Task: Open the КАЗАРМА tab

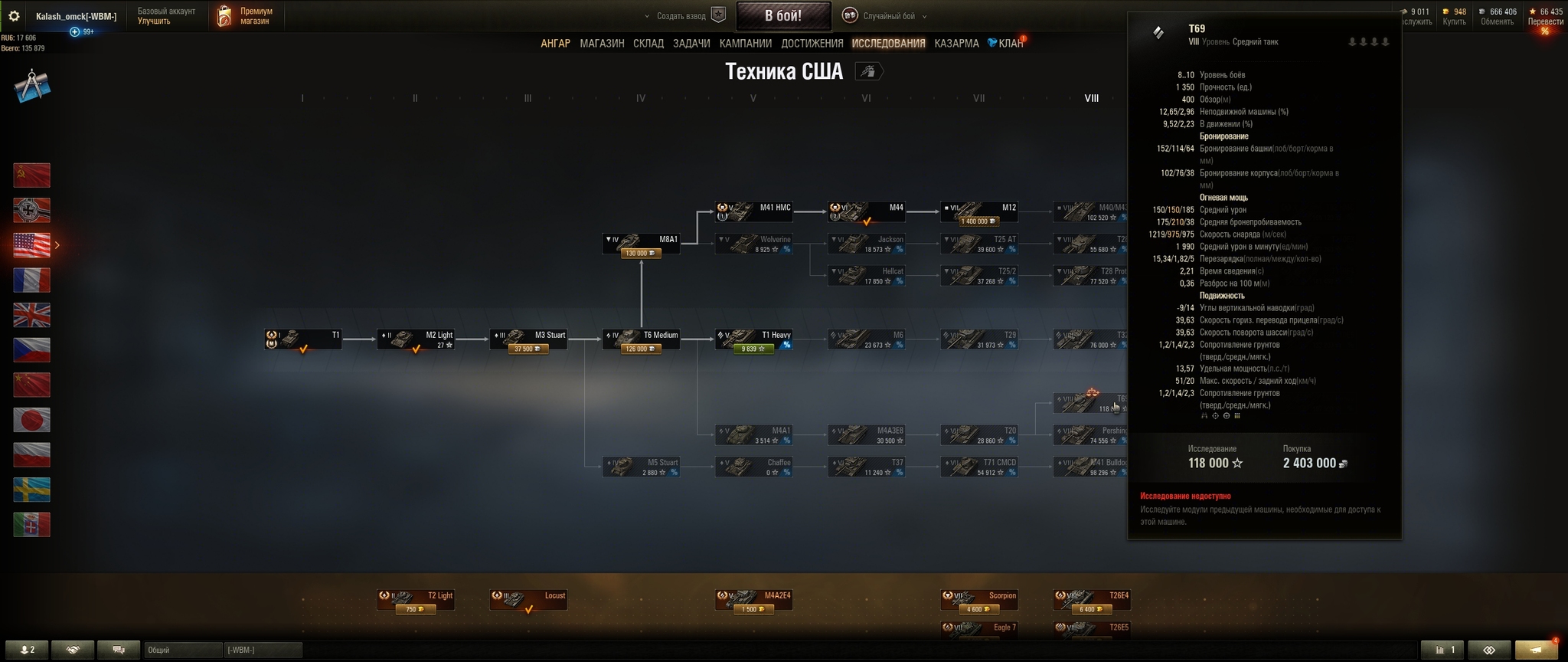Action: tap(956, 44)
